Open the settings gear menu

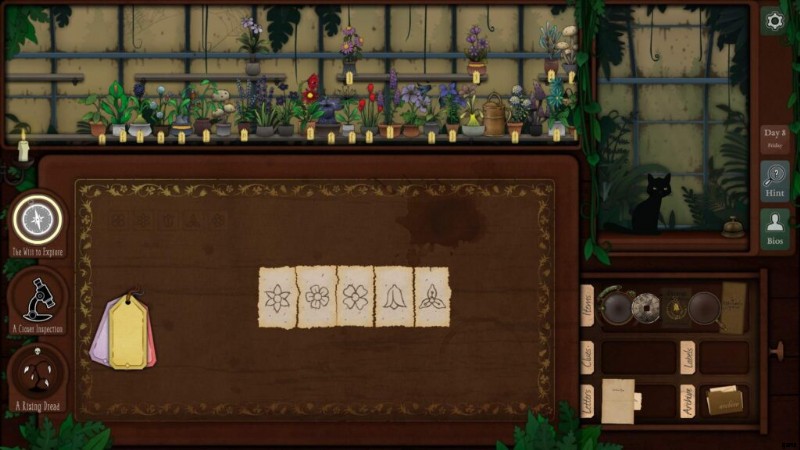[773, 20]
